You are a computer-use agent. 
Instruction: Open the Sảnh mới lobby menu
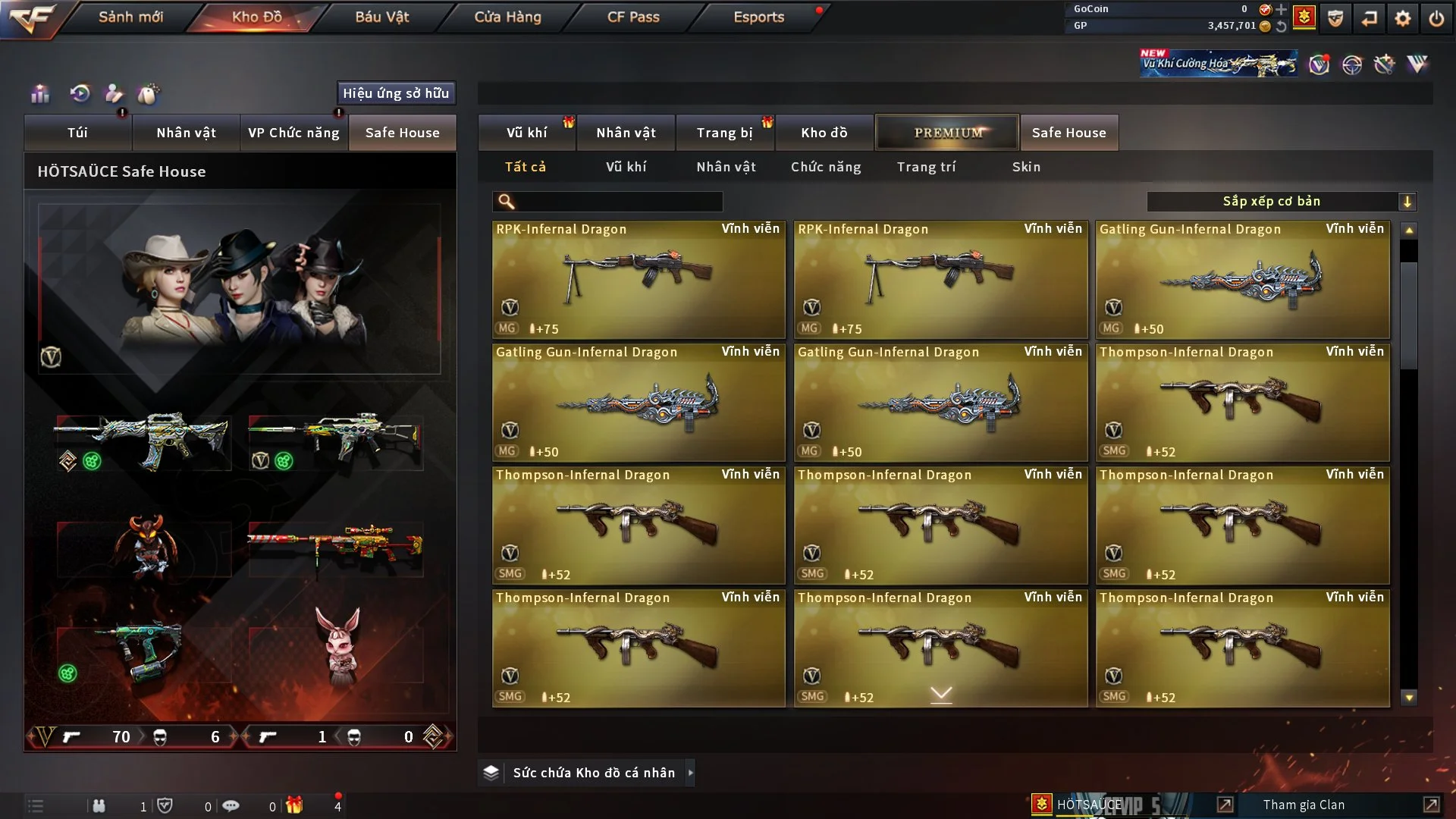130,17
